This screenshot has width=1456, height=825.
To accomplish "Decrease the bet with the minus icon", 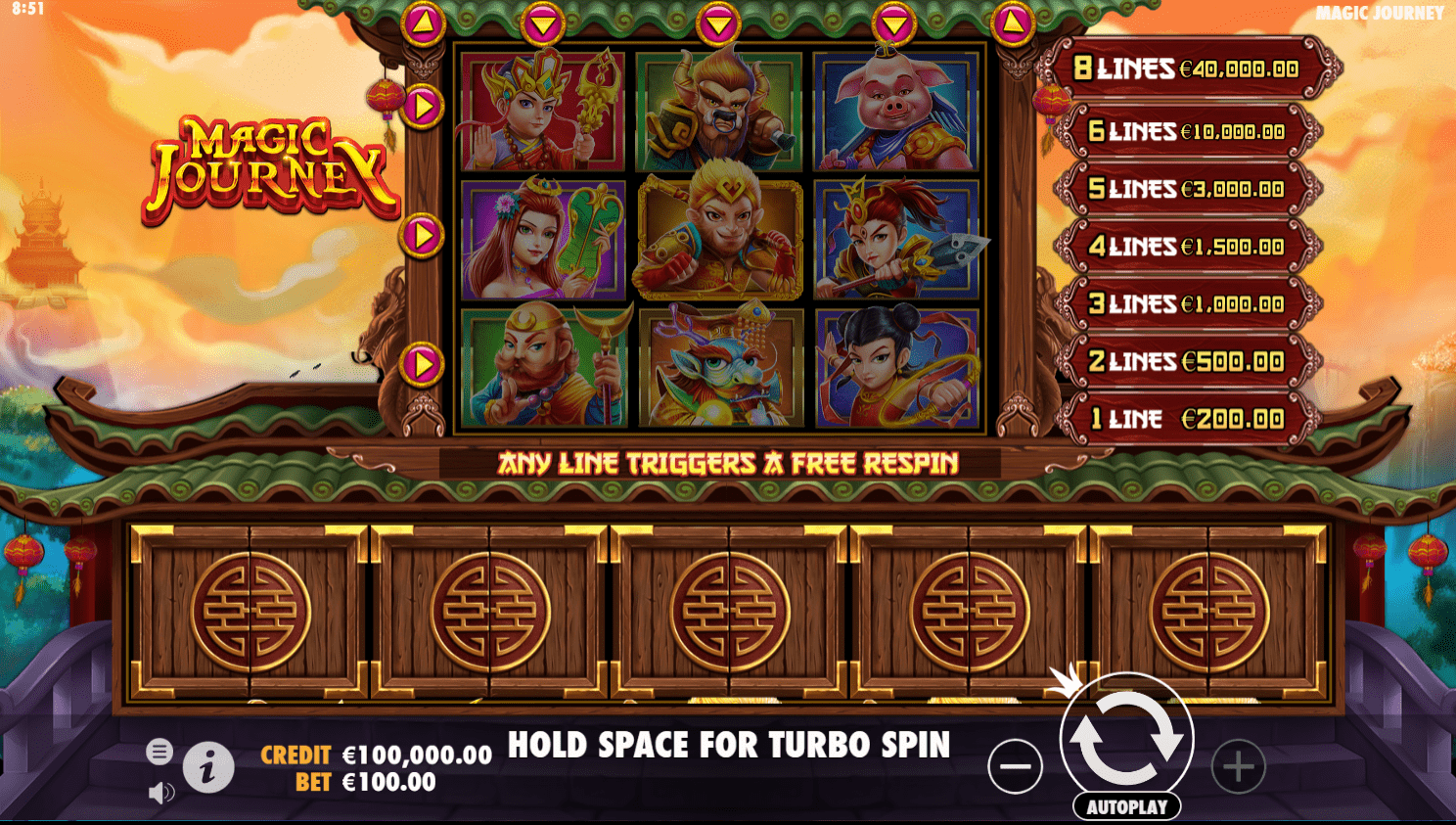I will coord(1015,766).
